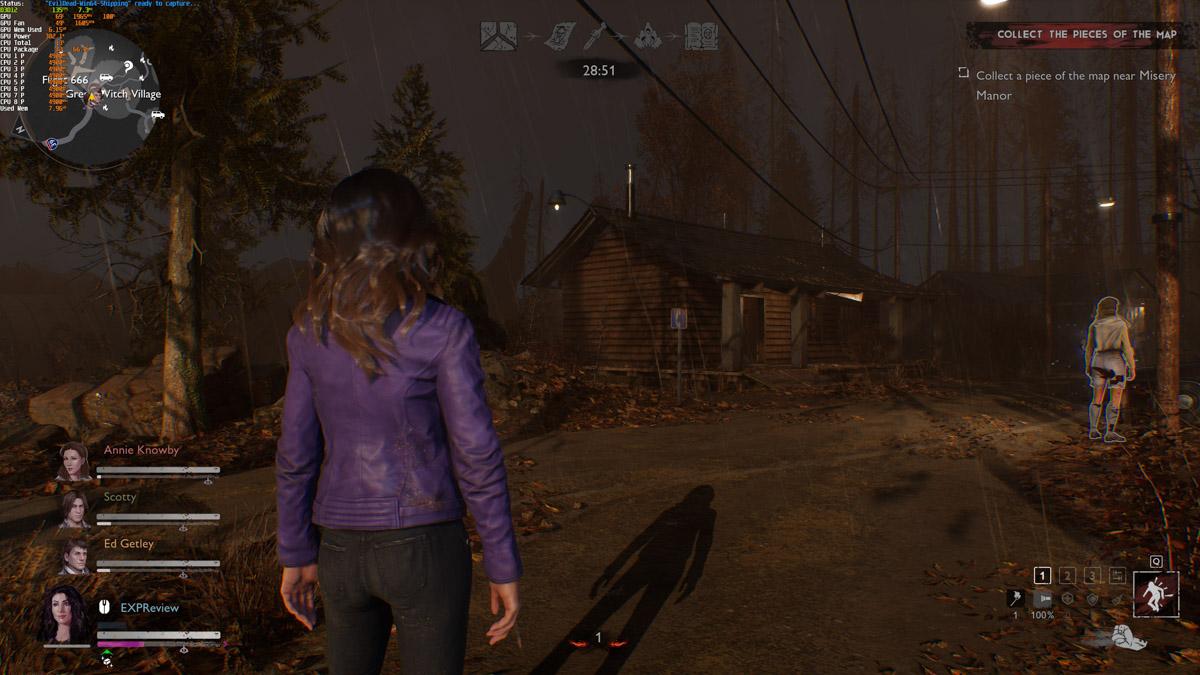
Task: Choose weapon slot 2
Action: pos(1067,575)
